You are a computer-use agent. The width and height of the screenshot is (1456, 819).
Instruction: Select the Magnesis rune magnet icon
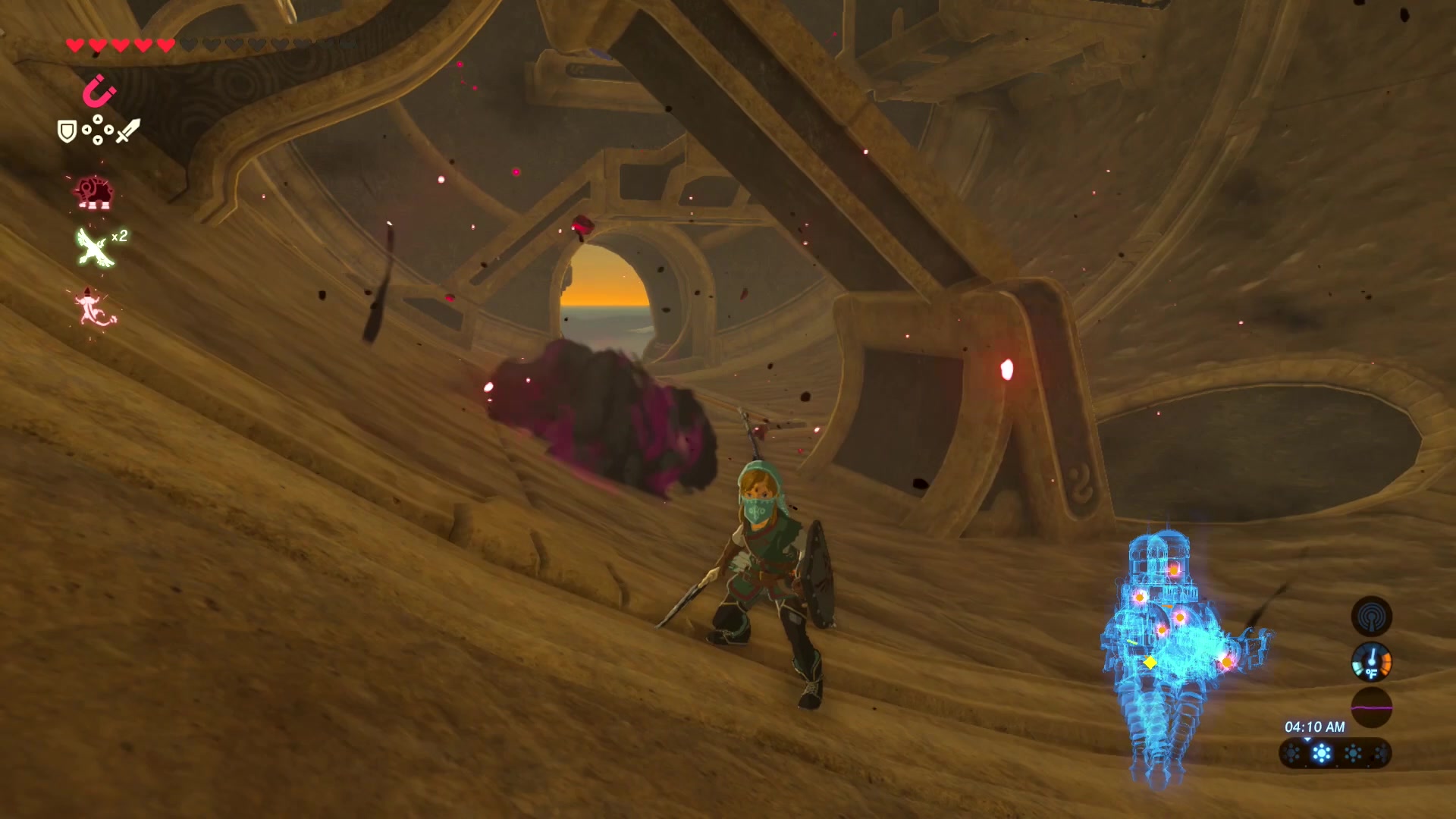pyautogui.click(x=99, y=93)
